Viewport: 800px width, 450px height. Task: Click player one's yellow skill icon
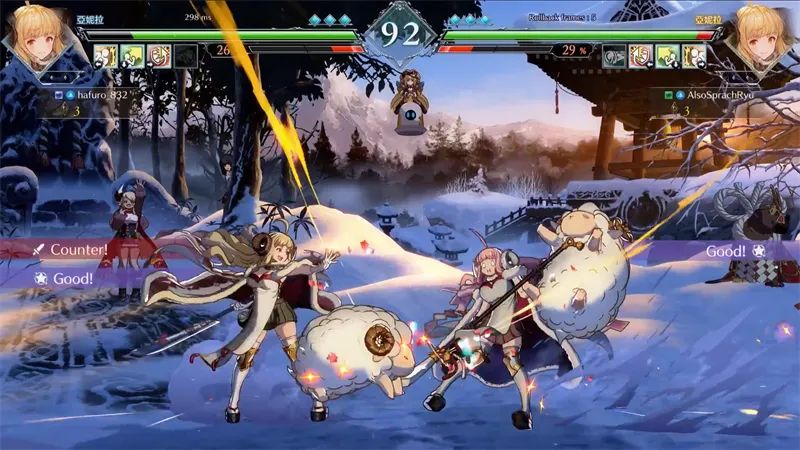click(x=106, y=57)
